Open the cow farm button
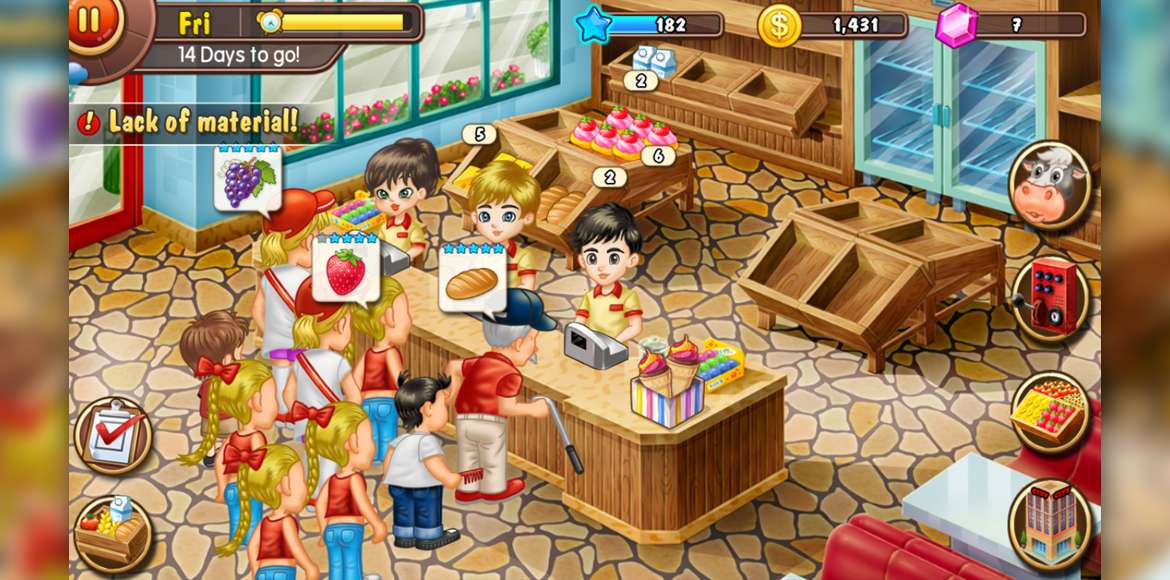Screen dimensions: 1170x580 coord(1049,186)
